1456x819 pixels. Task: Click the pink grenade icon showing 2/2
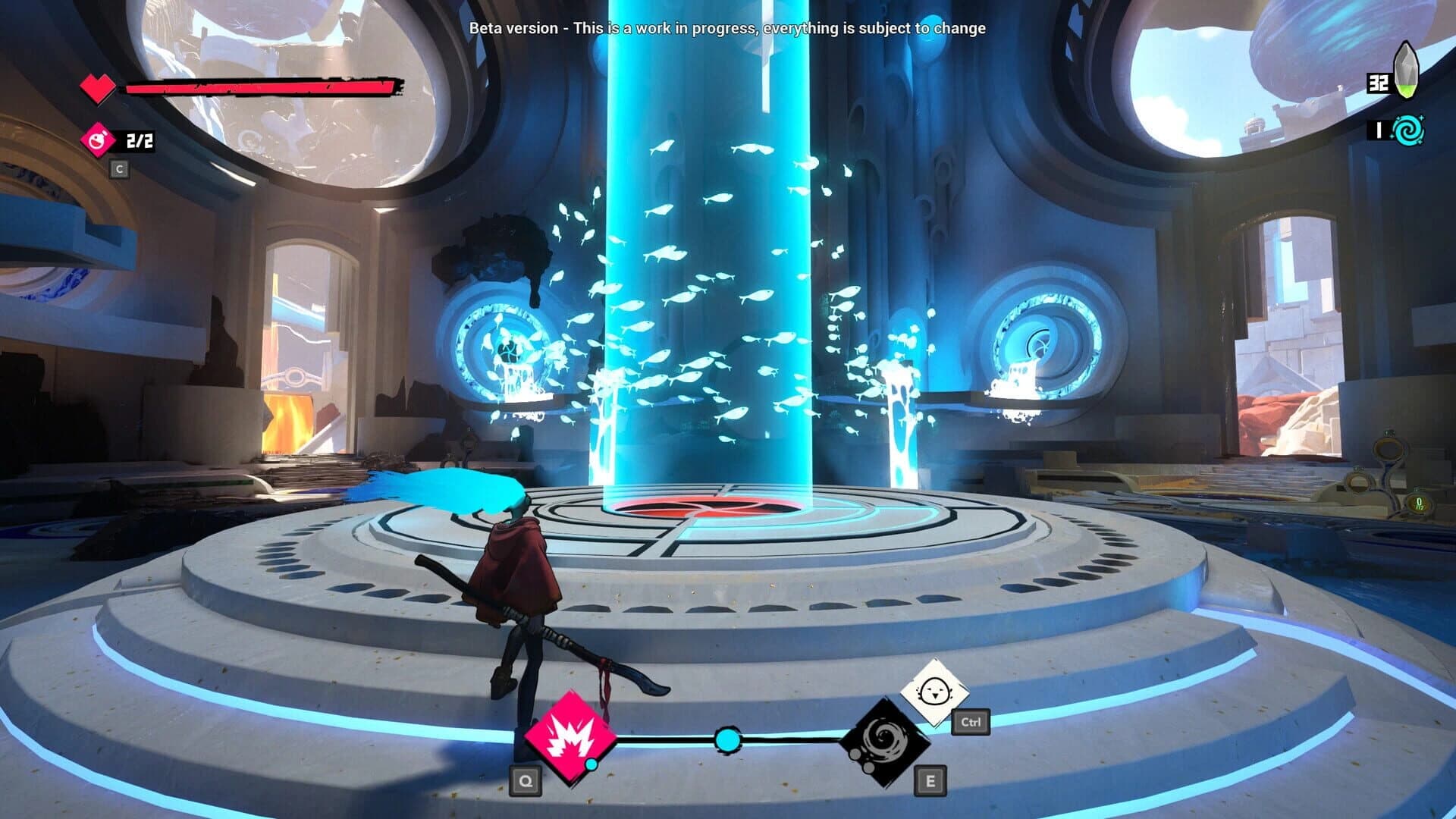(x=99, y=139)
